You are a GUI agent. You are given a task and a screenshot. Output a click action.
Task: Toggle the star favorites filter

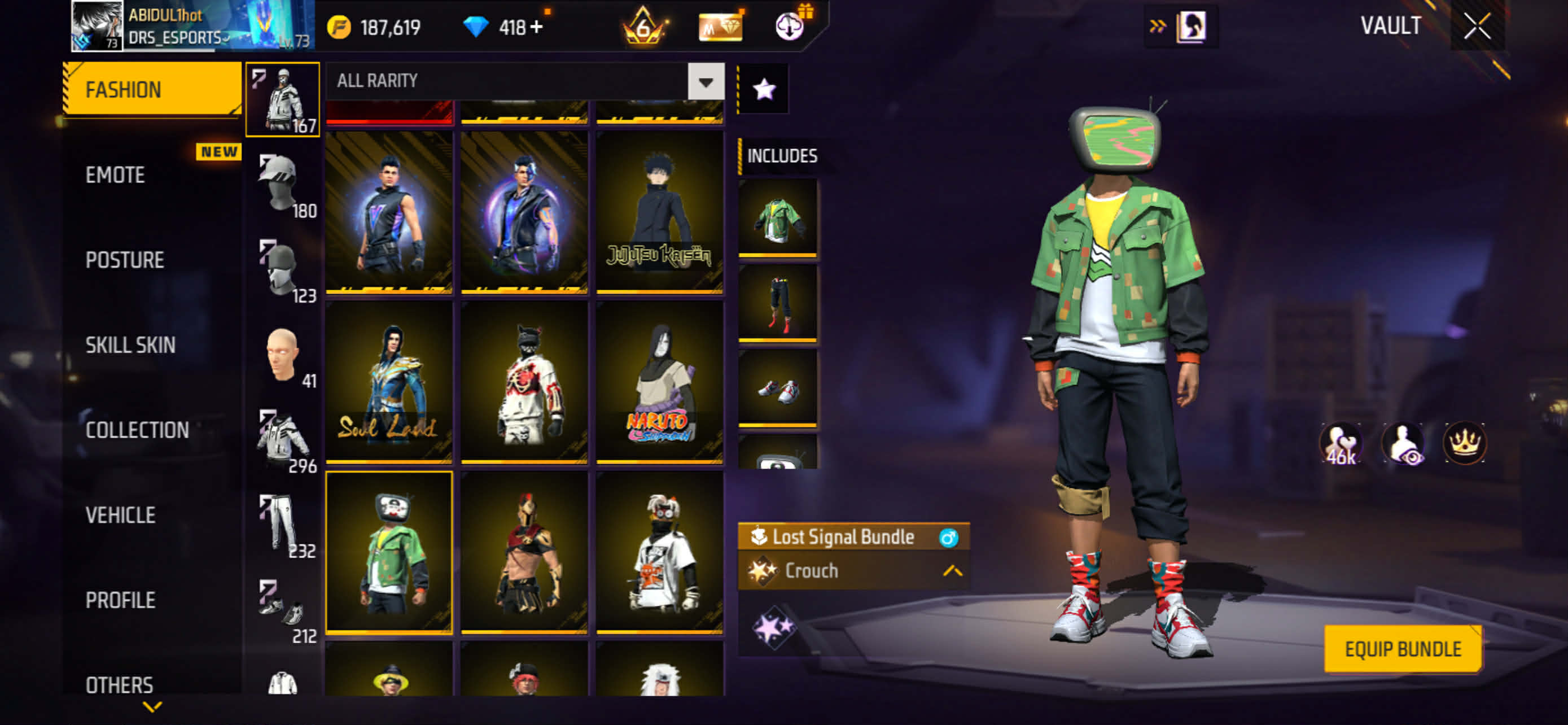point(764,89)
